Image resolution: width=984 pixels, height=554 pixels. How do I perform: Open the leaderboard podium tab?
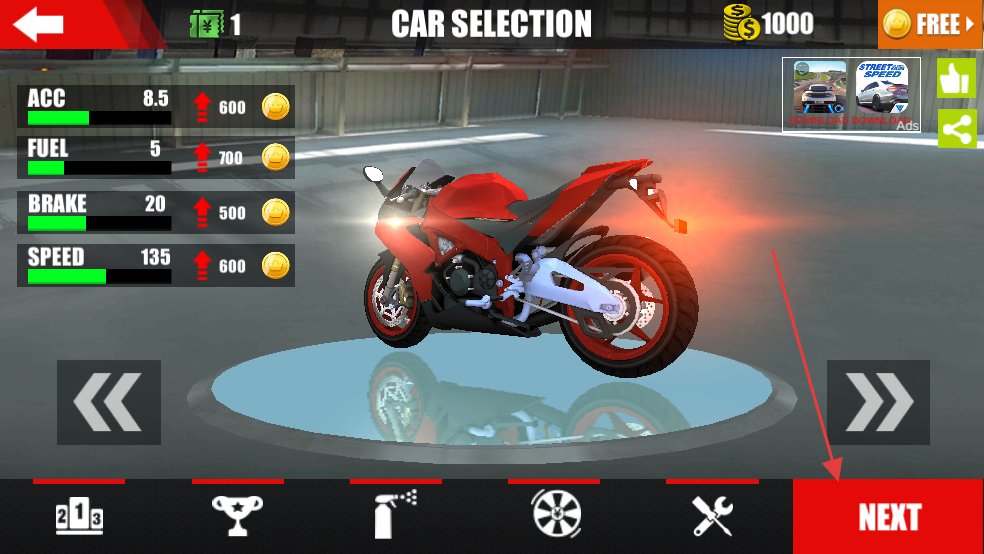point(79,517)
